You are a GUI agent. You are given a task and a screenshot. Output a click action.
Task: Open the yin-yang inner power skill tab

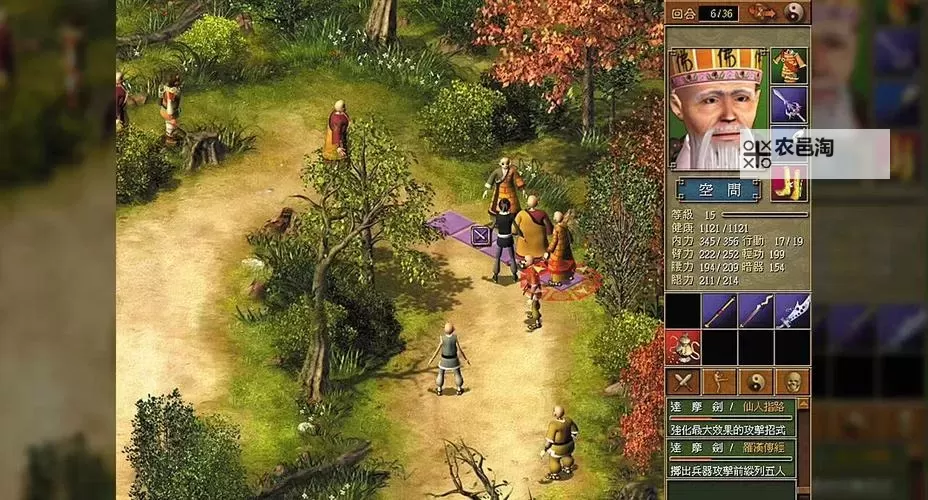[755, 381]
